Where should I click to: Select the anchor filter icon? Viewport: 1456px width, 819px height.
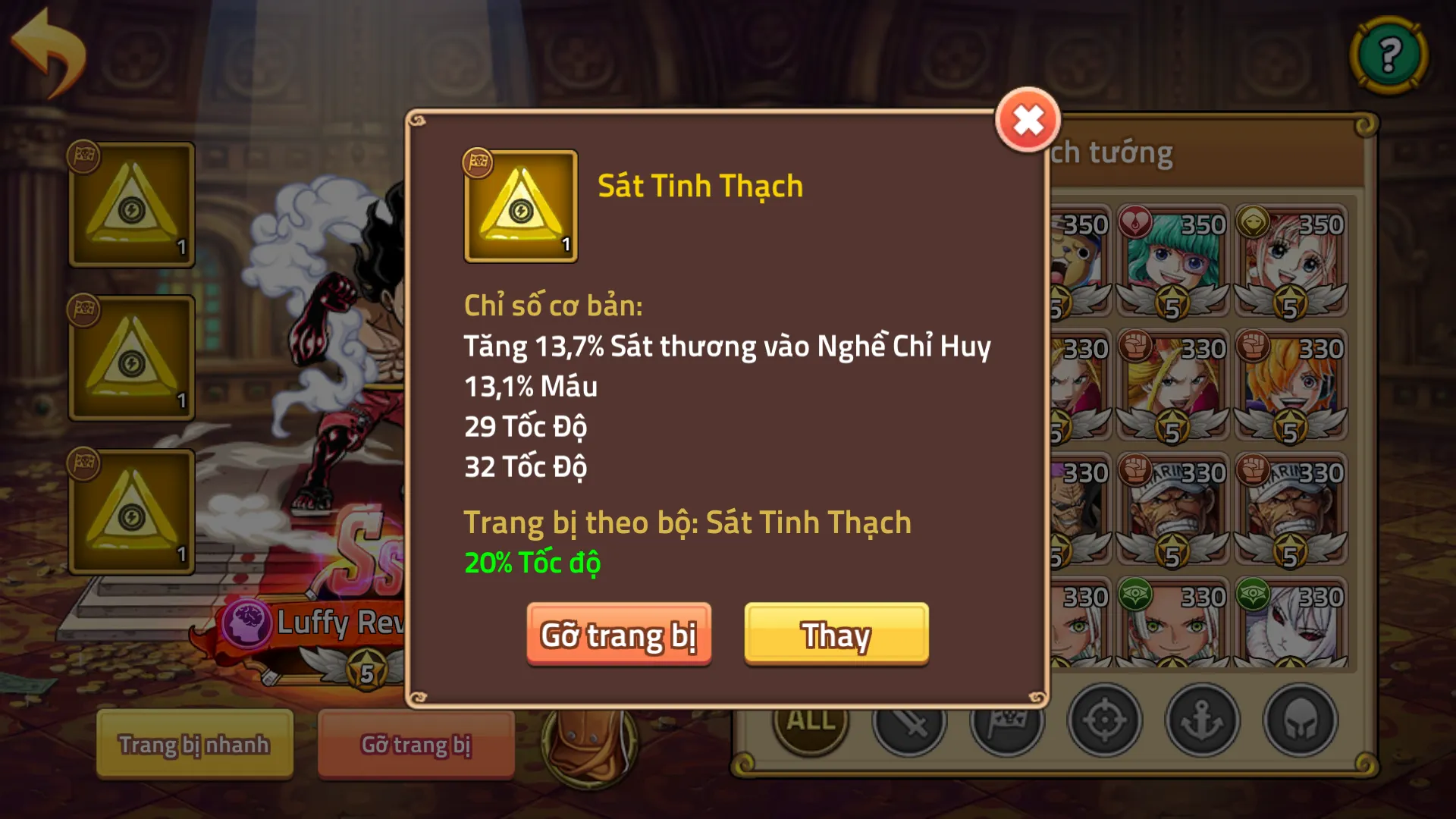[1201, 721]
